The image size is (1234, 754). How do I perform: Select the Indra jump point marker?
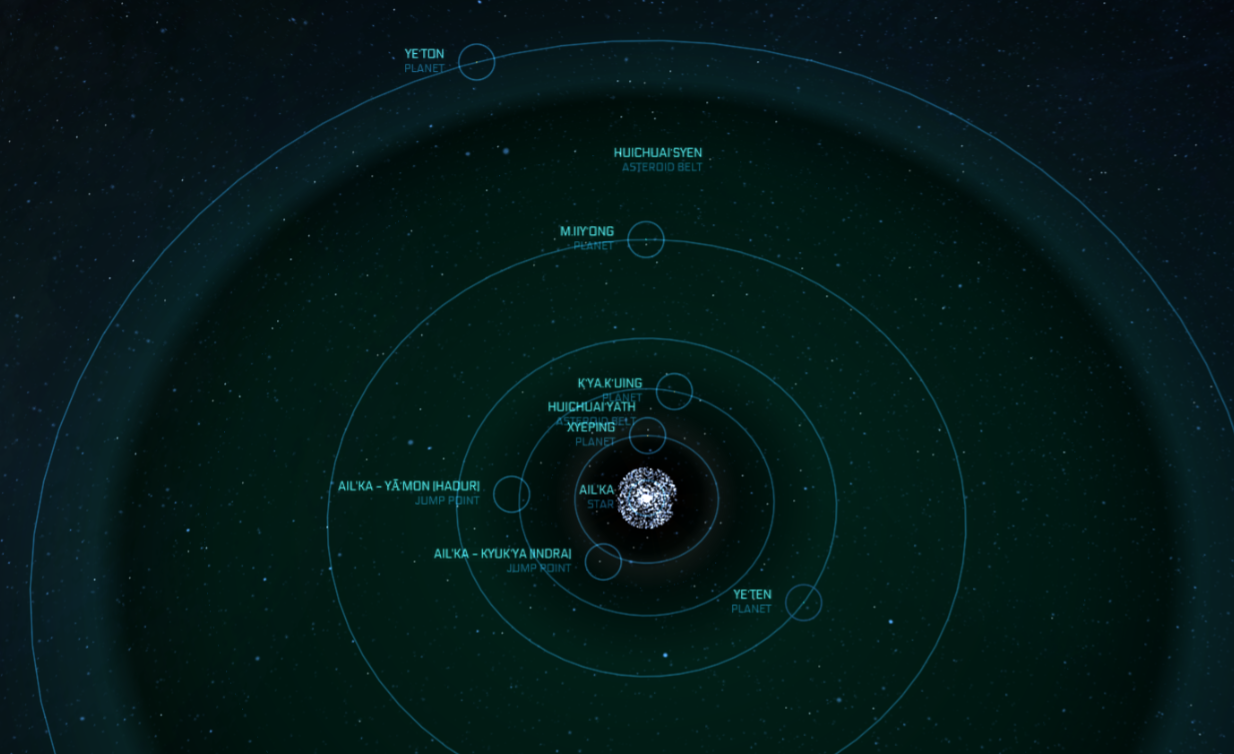click(x=603, y=562)
